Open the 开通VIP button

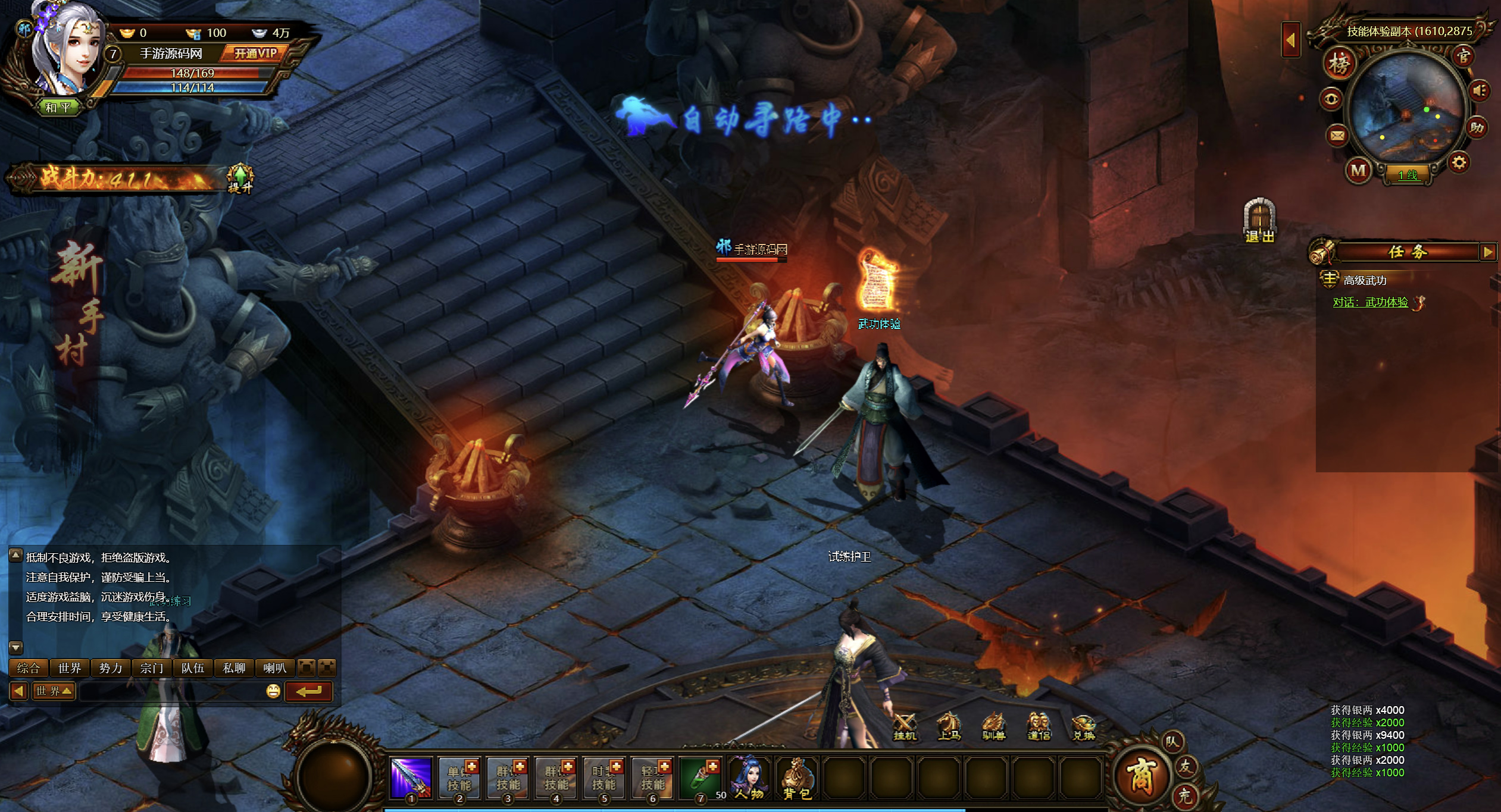click(x=255, y=54)
